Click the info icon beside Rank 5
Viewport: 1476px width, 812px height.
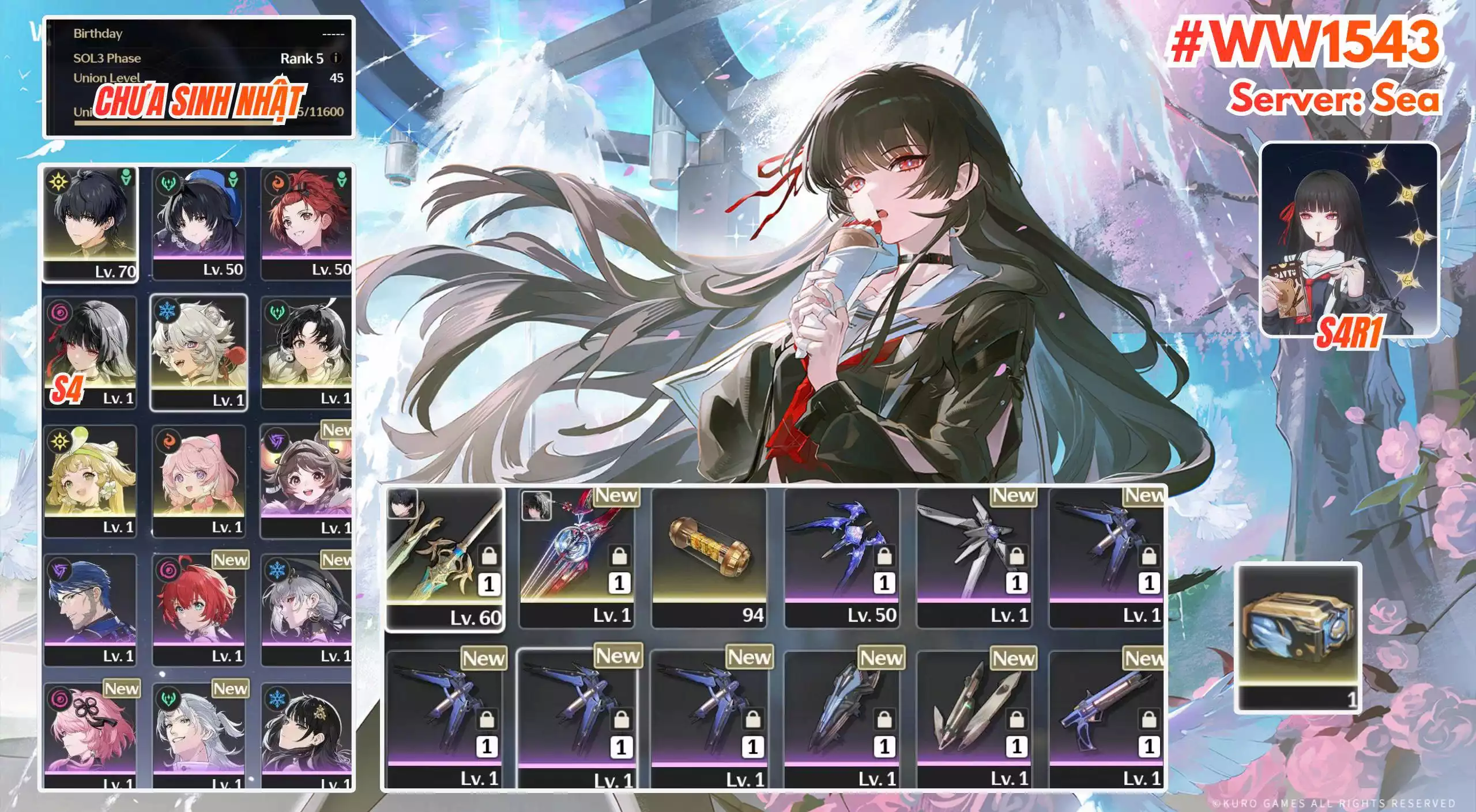pyautogui.click(x=336, y=58)
